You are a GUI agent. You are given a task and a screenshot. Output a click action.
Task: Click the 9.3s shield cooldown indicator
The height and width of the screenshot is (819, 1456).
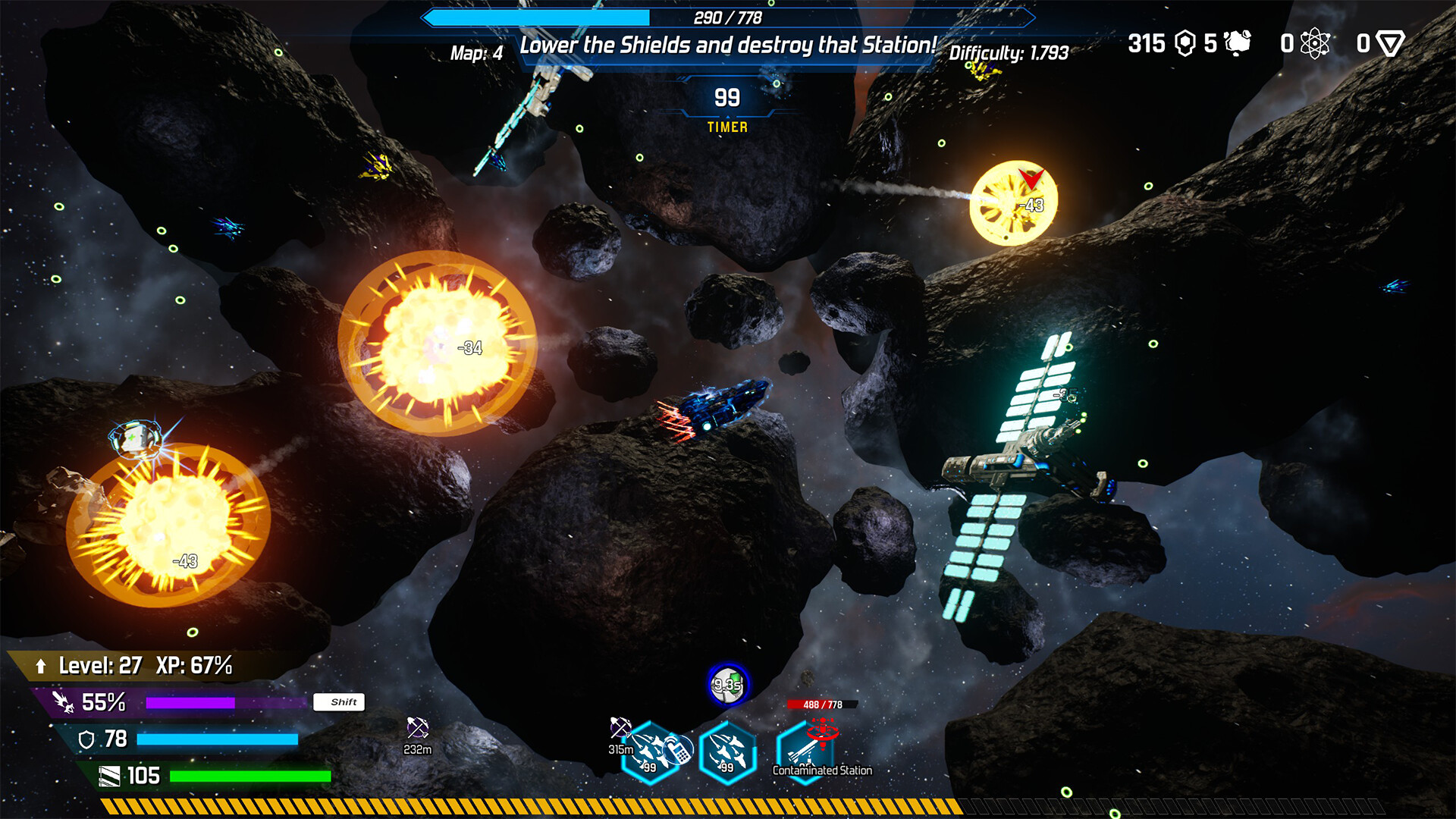click(x=728, y=685)
